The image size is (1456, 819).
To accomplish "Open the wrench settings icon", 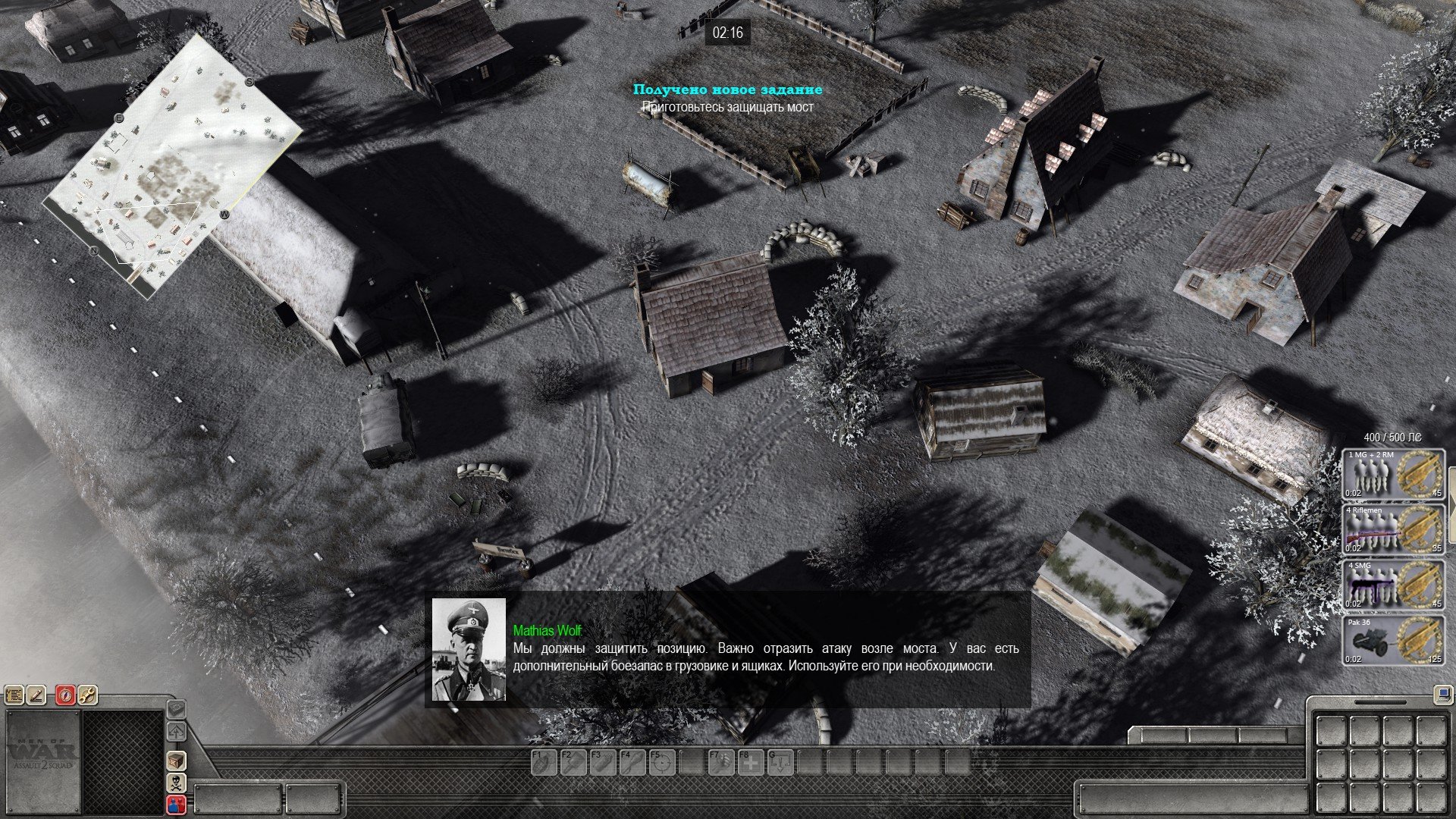I will coord(88,694).
